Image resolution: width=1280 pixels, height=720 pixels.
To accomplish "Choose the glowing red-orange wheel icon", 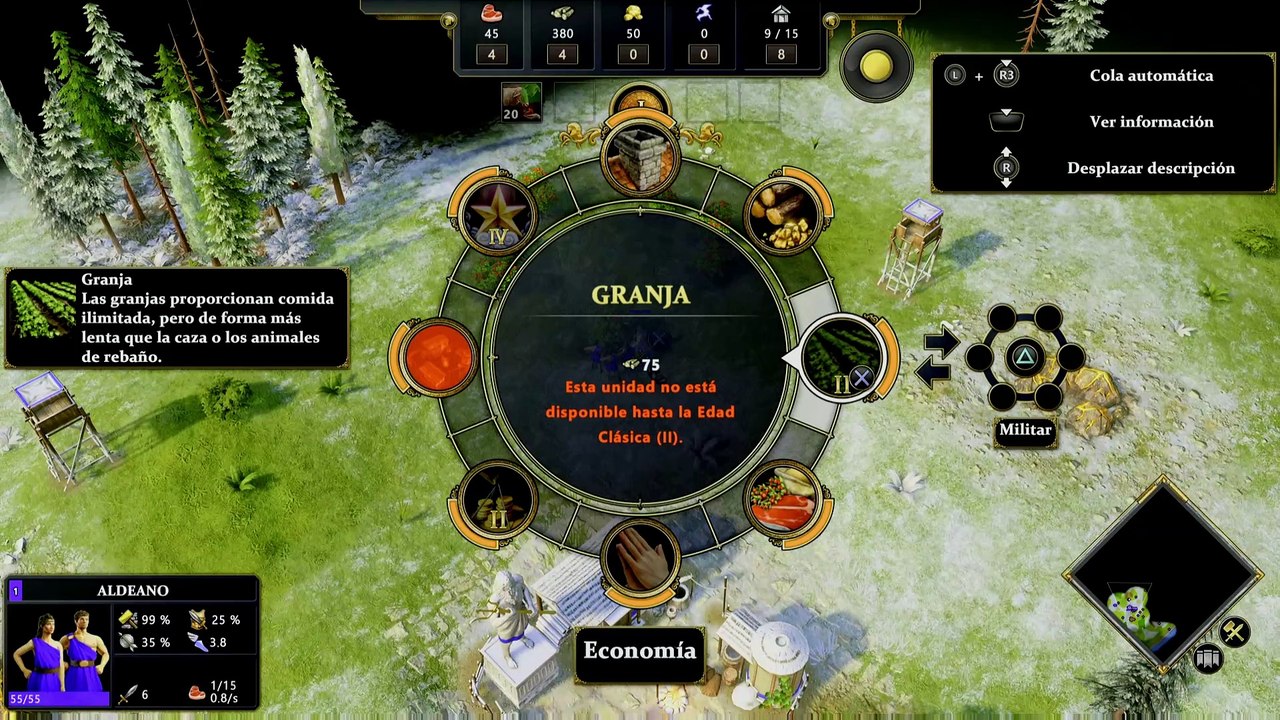I will [438, 357].
